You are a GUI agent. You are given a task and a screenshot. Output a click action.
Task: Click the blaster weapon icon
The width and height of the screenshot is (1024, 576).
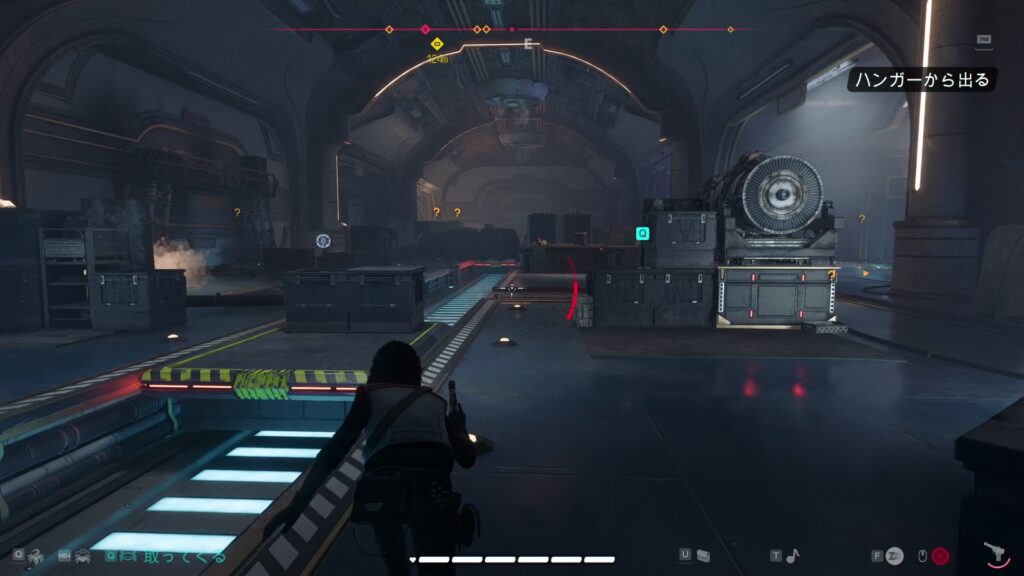(995, 554)
